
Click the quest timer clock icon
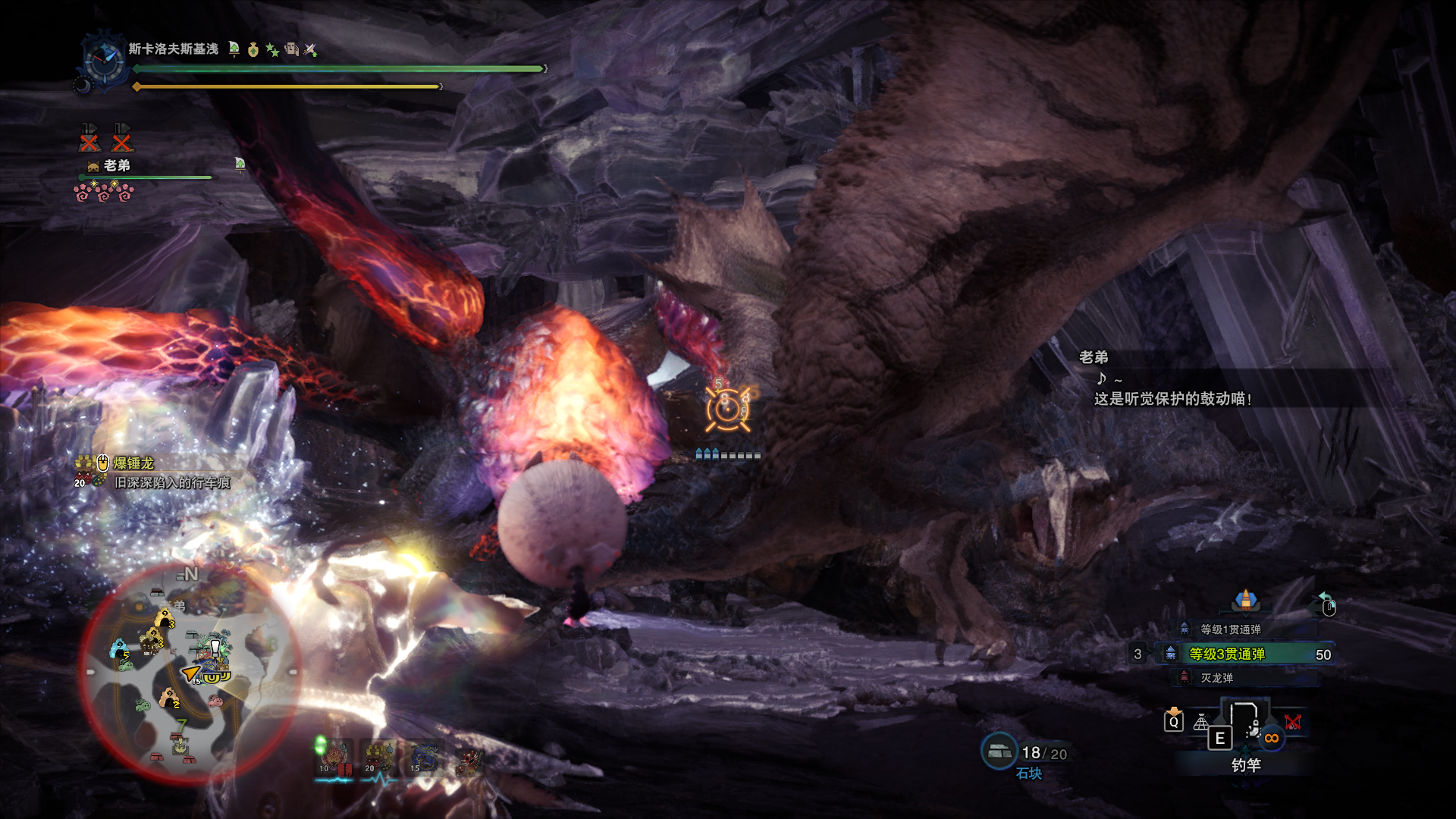coord(104,61)
